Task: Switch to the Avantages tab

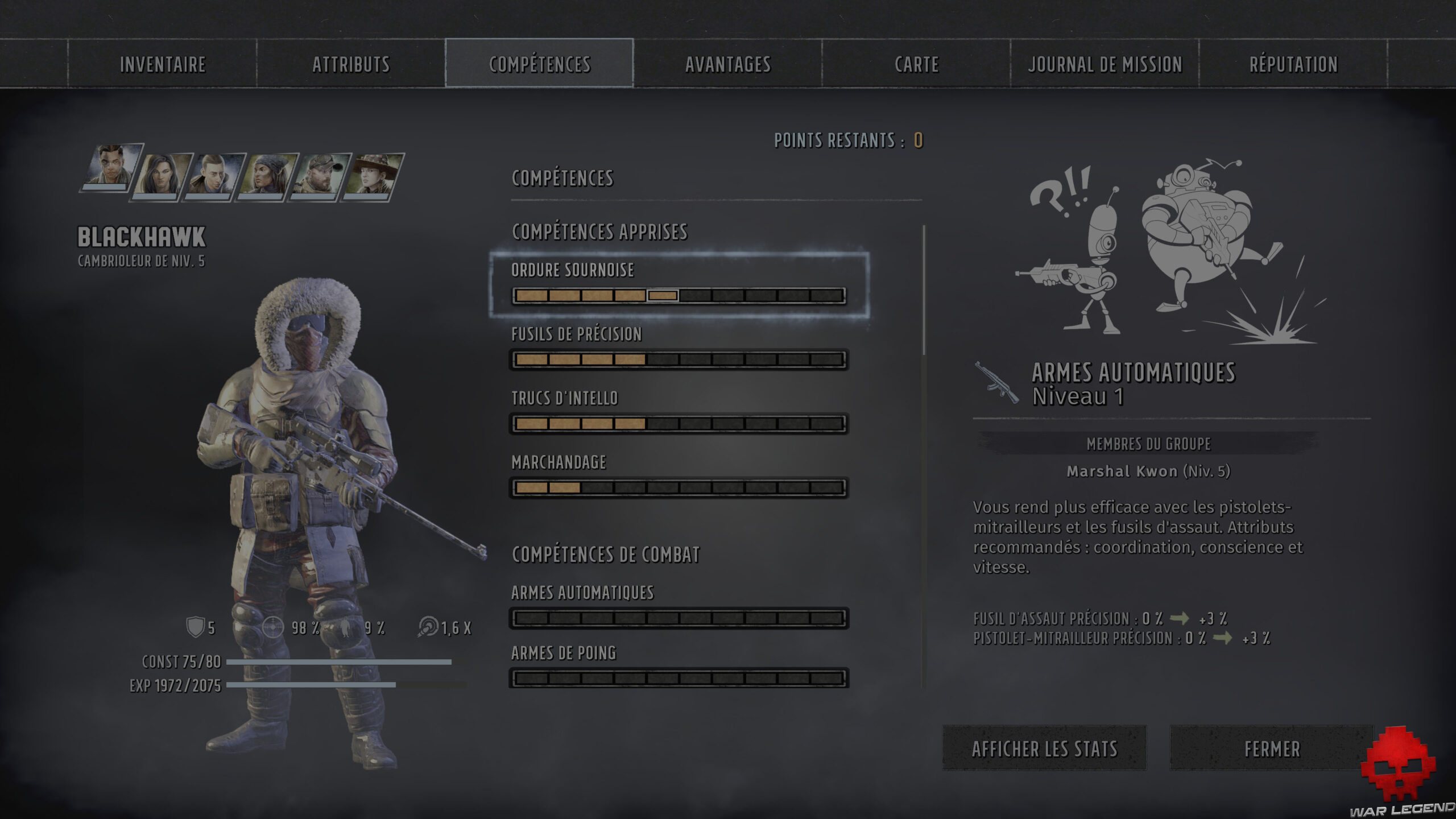Action: pos(727,64)
